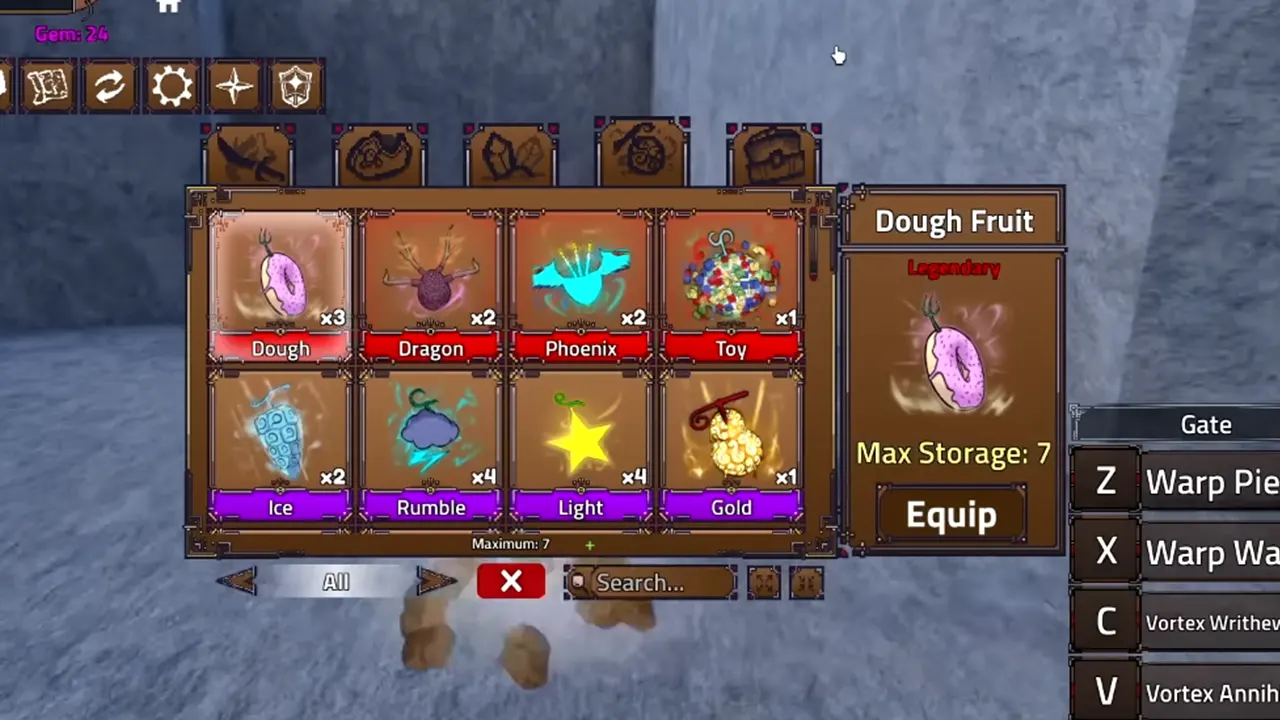Click the Equip button for Dough Fruit

click(x=950, y=514)
